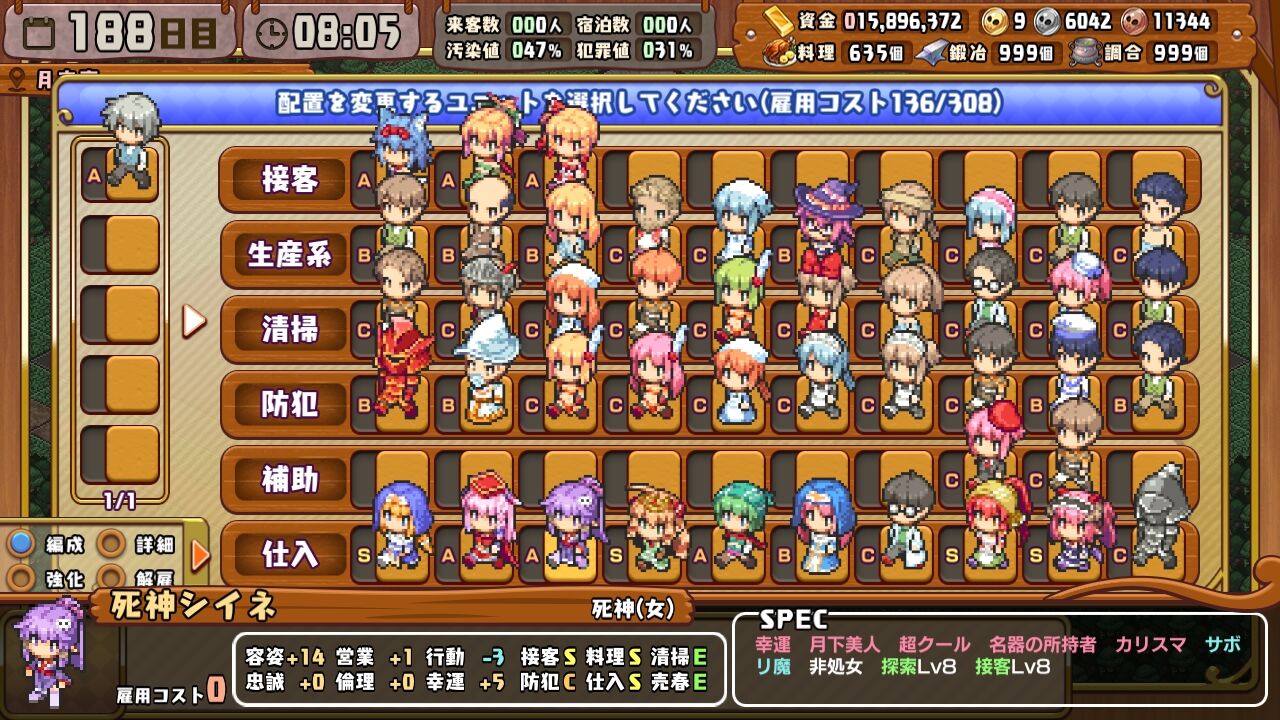Click the 生産系 production row label
1280x720 pixels.
point(293,254)
